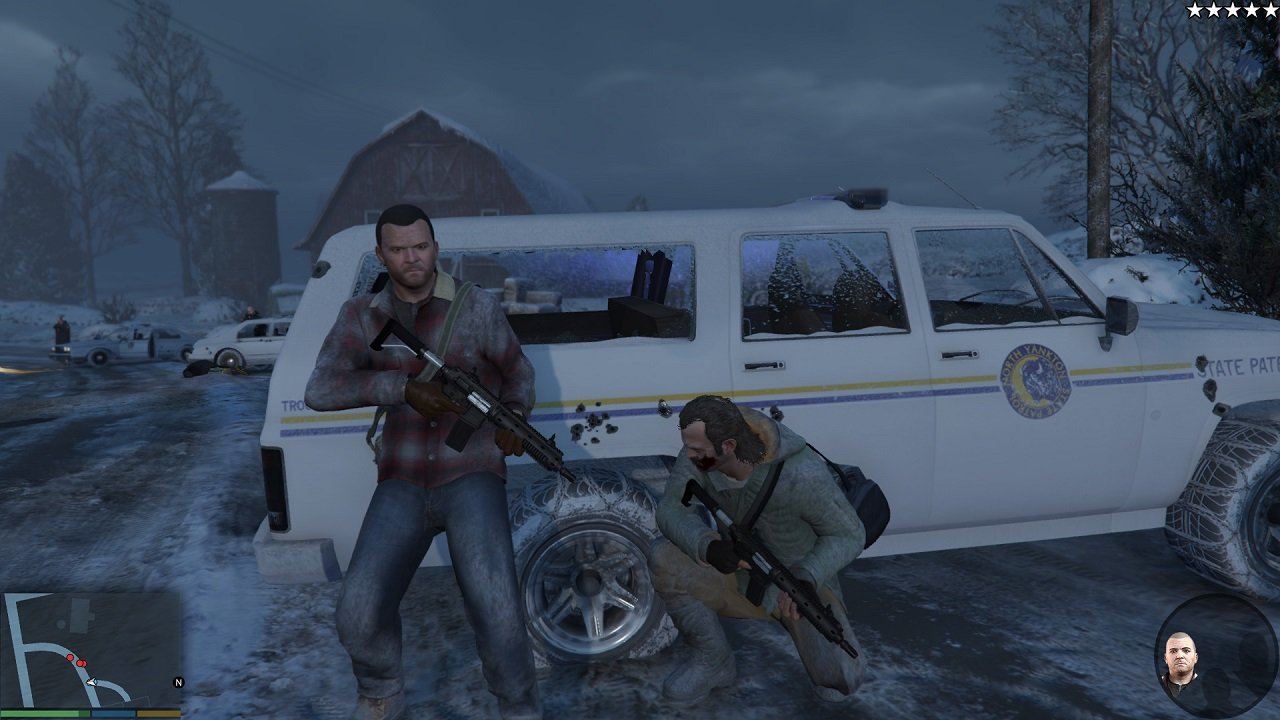Click the green health bar under the minimap
The width and height of the screenshot is (1280, 720).
pyautogui.click(x=45, y=713)
